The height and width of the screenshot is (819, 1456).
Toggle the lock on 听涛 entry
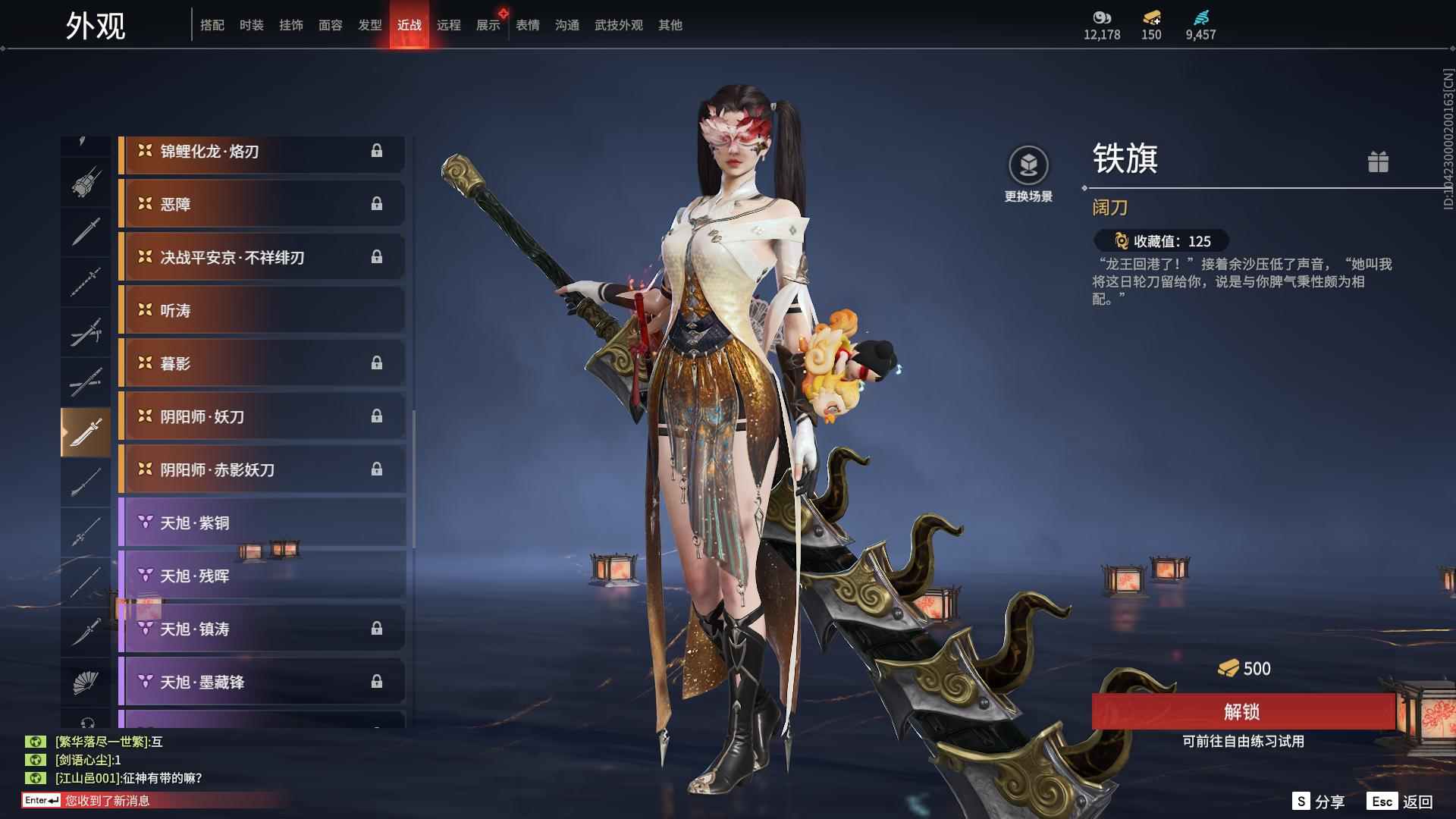click(x=377, y=310)
